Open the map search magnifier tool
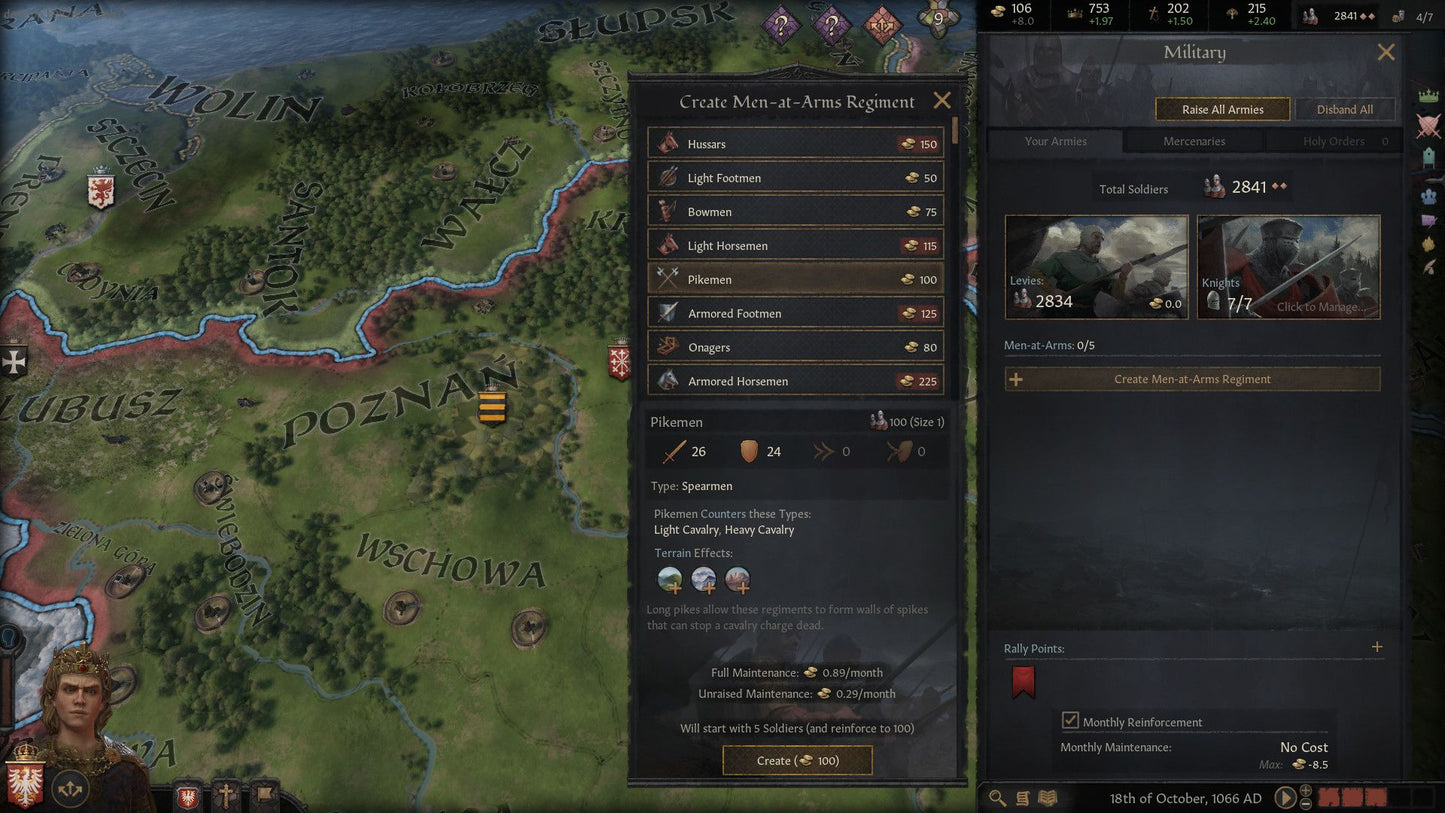The width and height of the screenshot is (1445, 813). (x=995, y=798)
